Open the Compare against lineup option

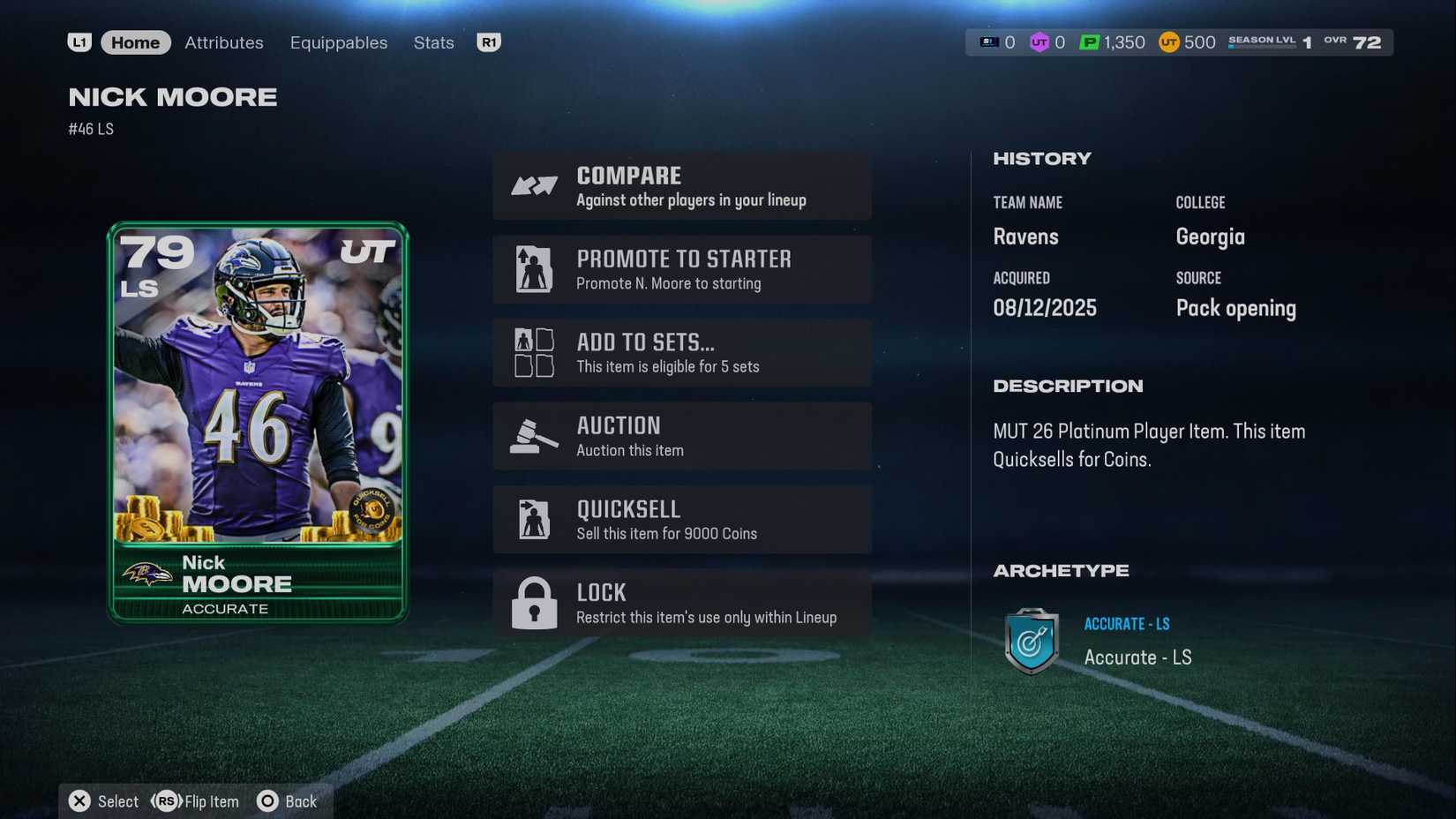(x=682, y=185)
